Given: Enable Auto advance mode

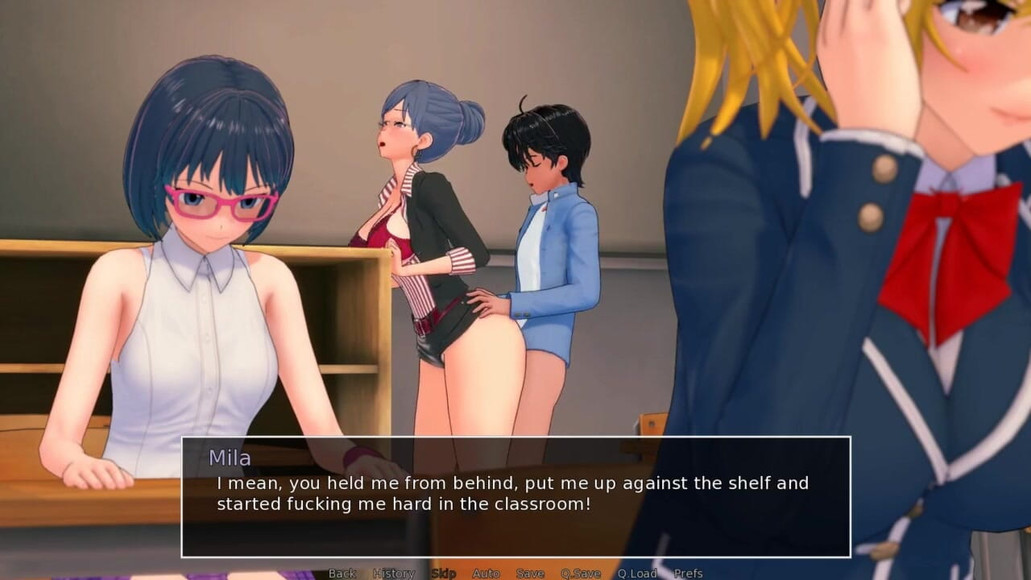Looking at the screenshot, I should click(486, 573).
